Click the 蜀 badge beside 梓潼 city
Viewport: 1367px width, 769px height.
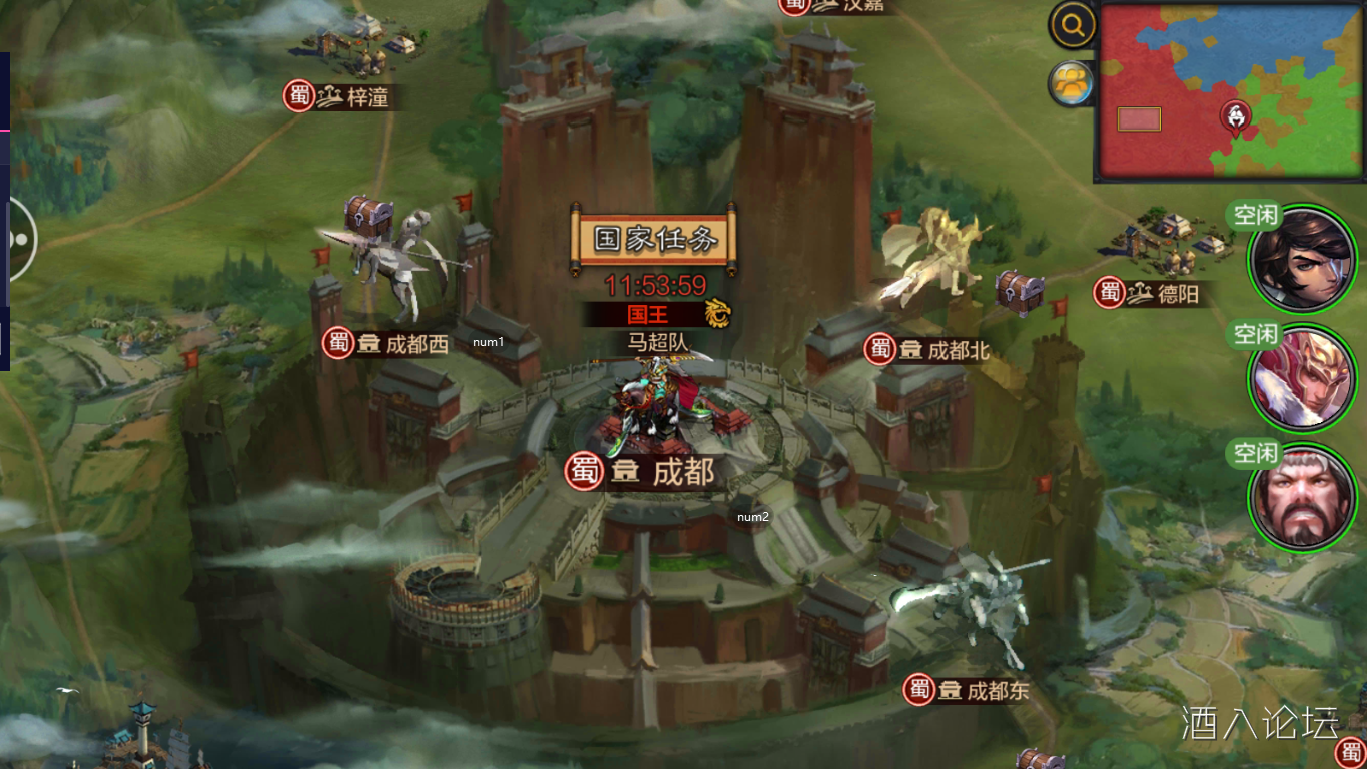(297, 95)
